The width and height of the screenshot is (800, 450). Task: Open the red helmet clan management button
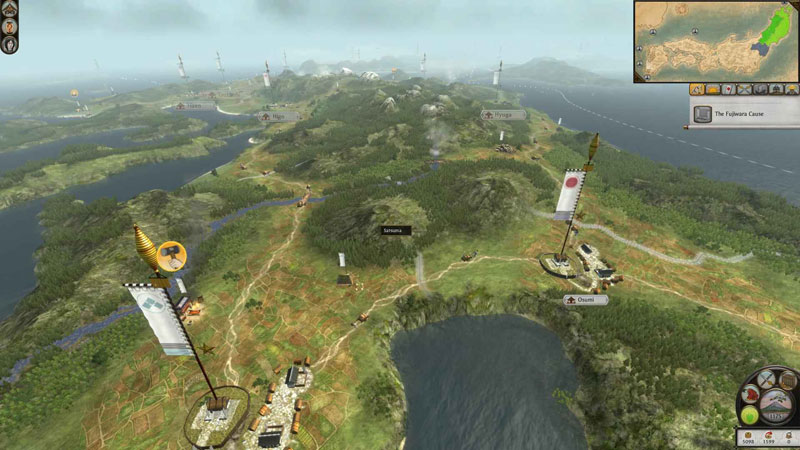pos(751,393)
